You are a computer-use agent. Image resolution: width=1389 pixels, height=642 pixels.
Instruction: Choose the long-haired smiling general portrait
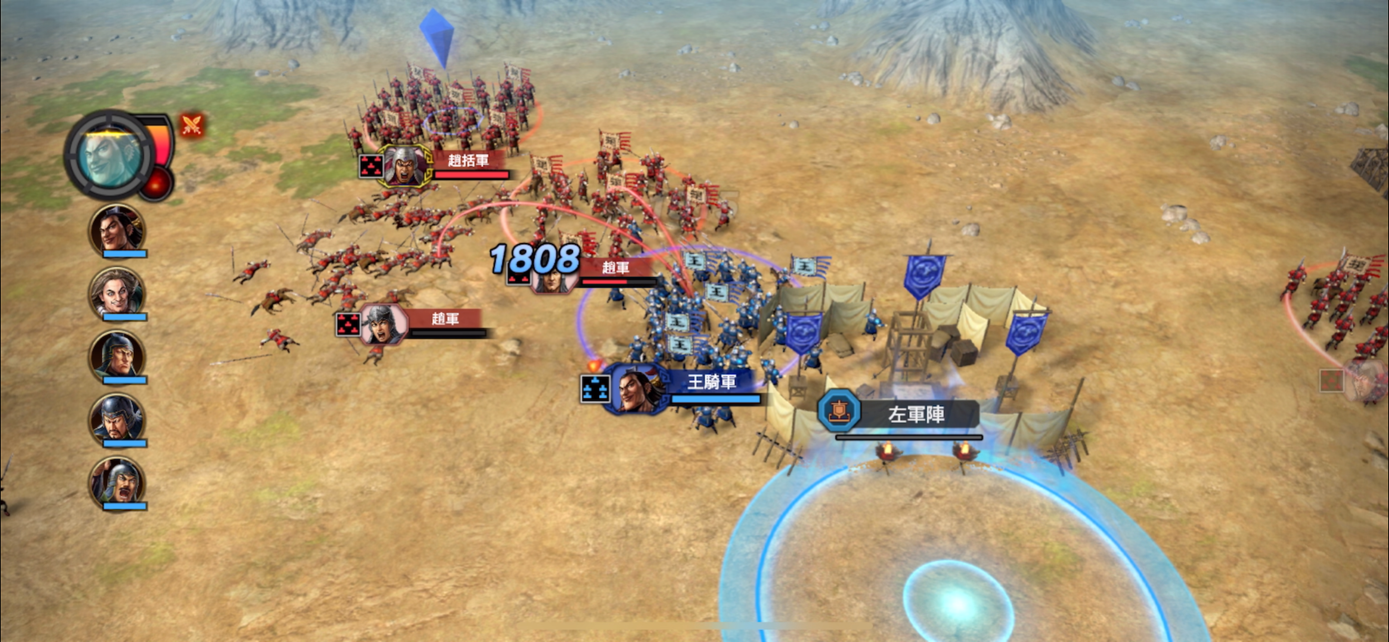118,292
